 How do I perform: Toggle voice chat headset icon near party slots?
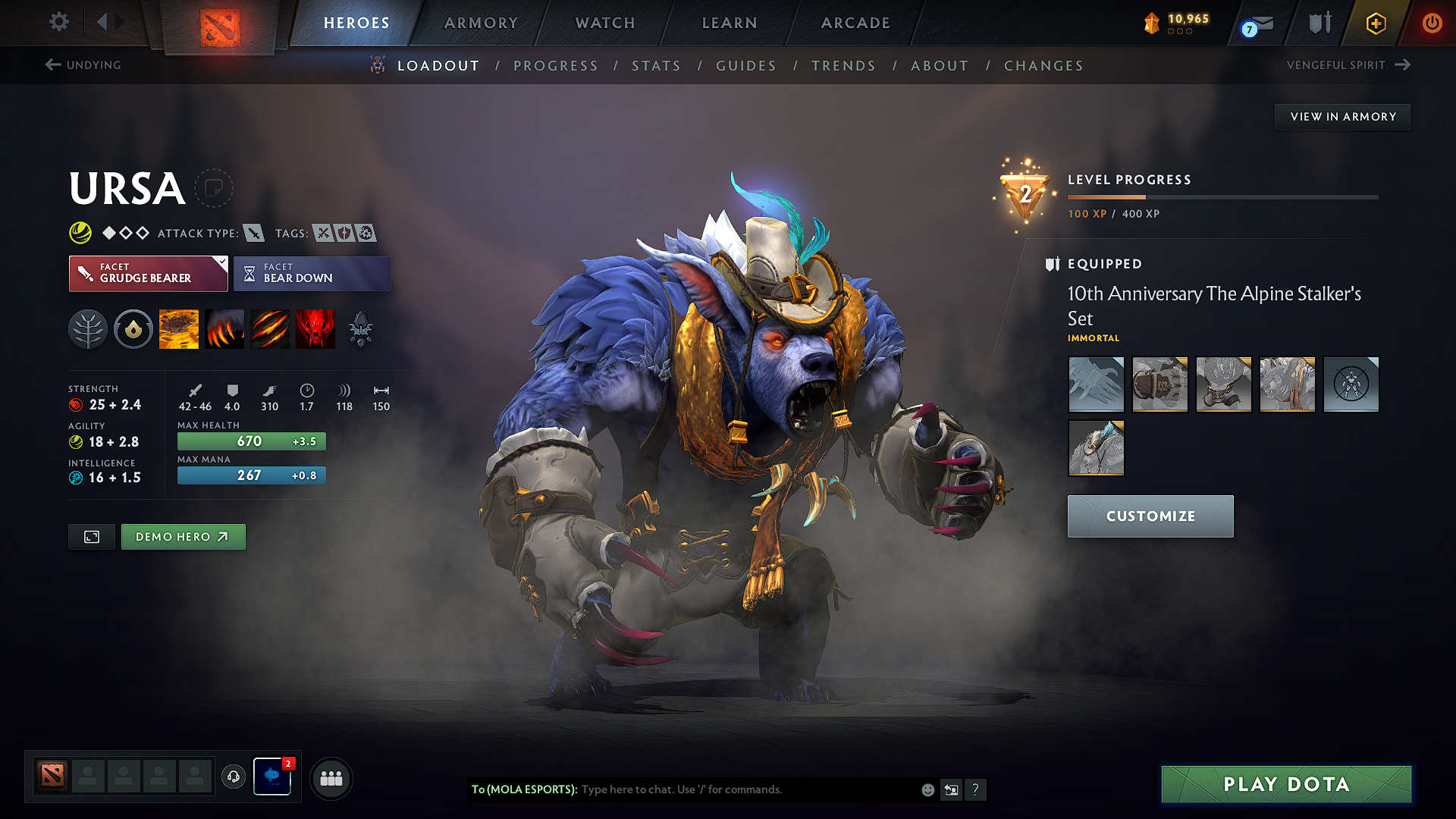pos(234,777)
